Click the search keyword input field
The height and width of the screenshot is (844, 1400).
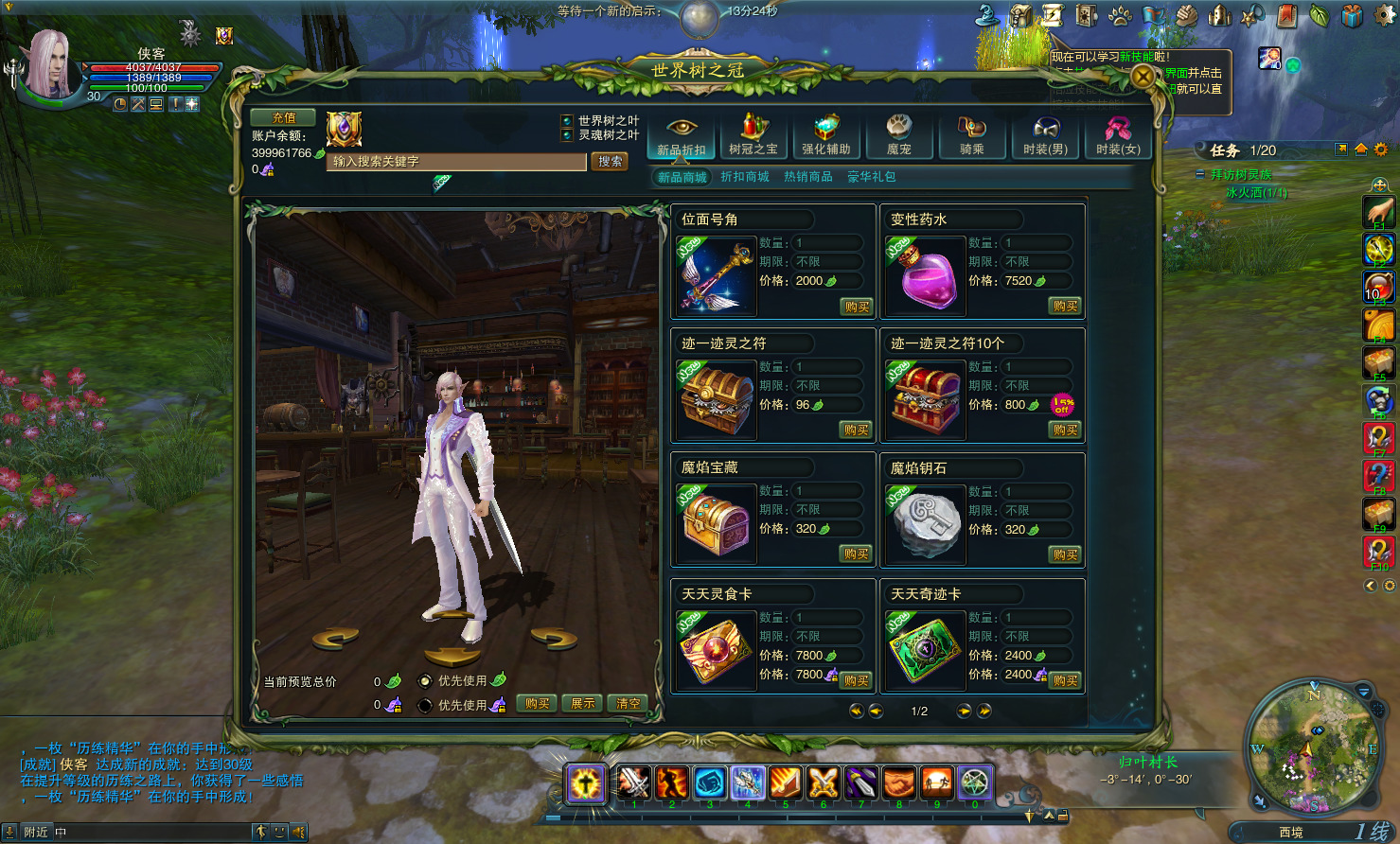[x=456, y=162]
